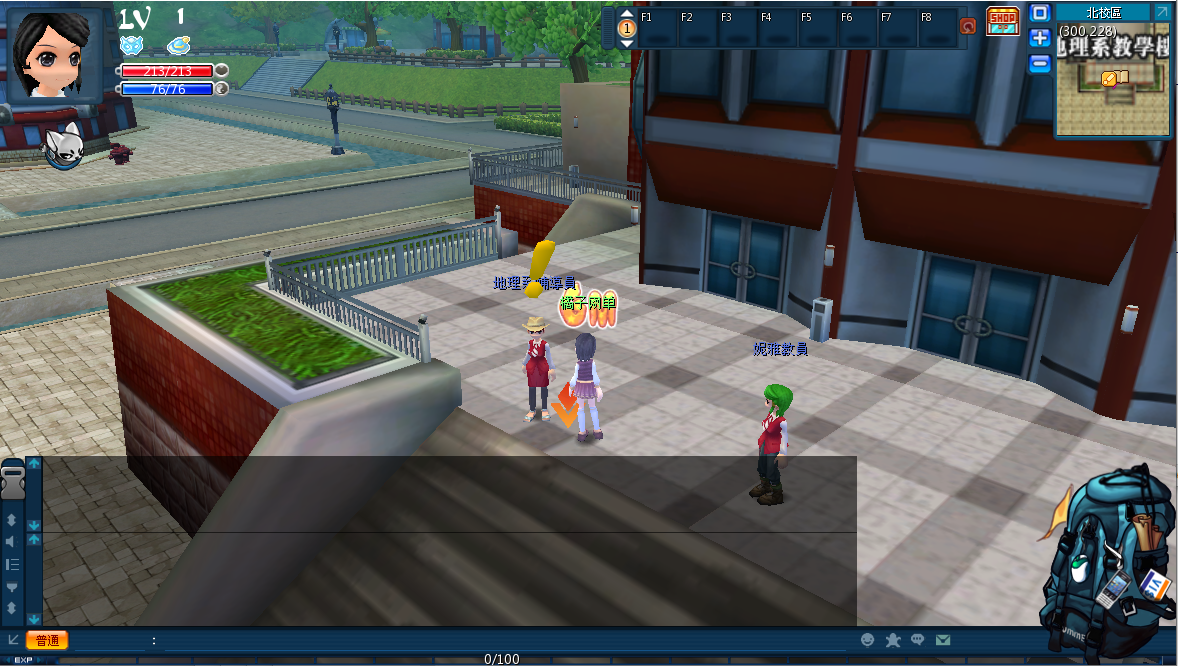Open the SHOP store icon
This screenshot has width=1178, height=666.
[1002, 21]
